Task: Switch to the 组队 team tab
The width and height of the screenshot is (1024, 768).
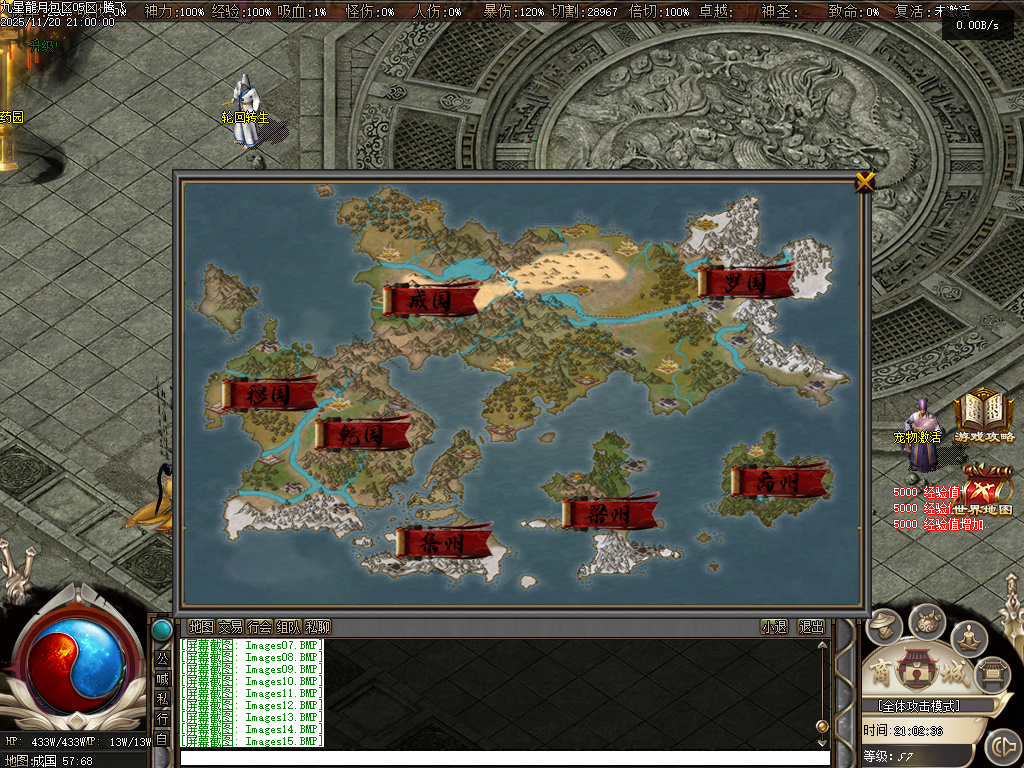Action: click(x=288, y=627)
